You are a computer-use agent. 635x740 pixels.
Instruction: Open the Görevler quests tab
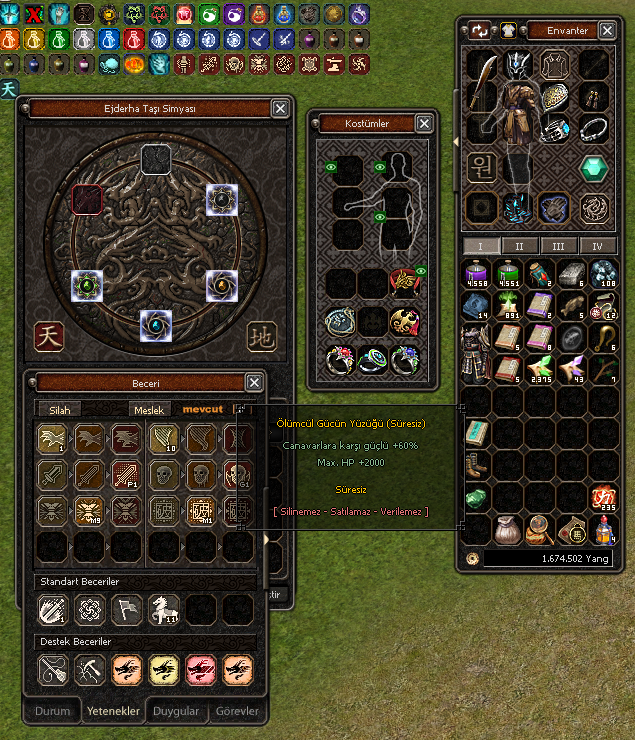click(x=236, y=711)
